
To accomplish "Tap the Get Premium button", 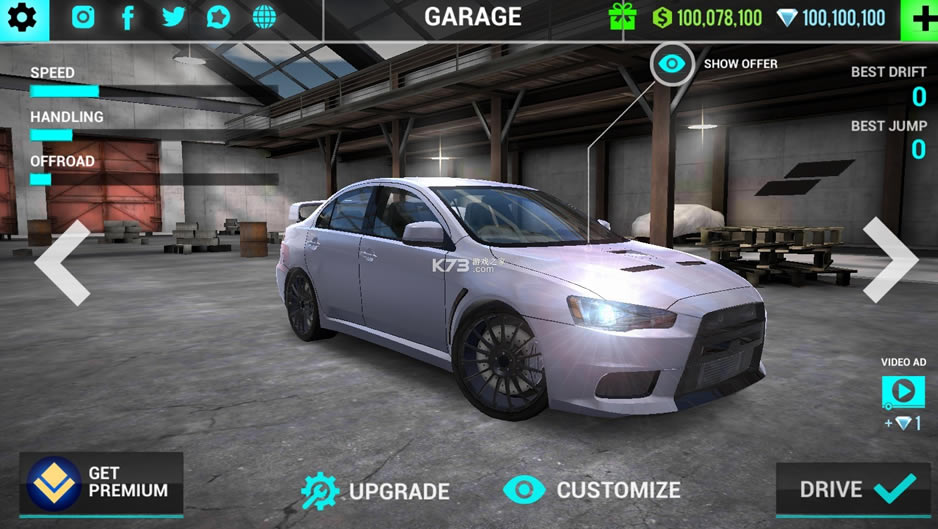I will pyautogui.click(x=101, y=483).
